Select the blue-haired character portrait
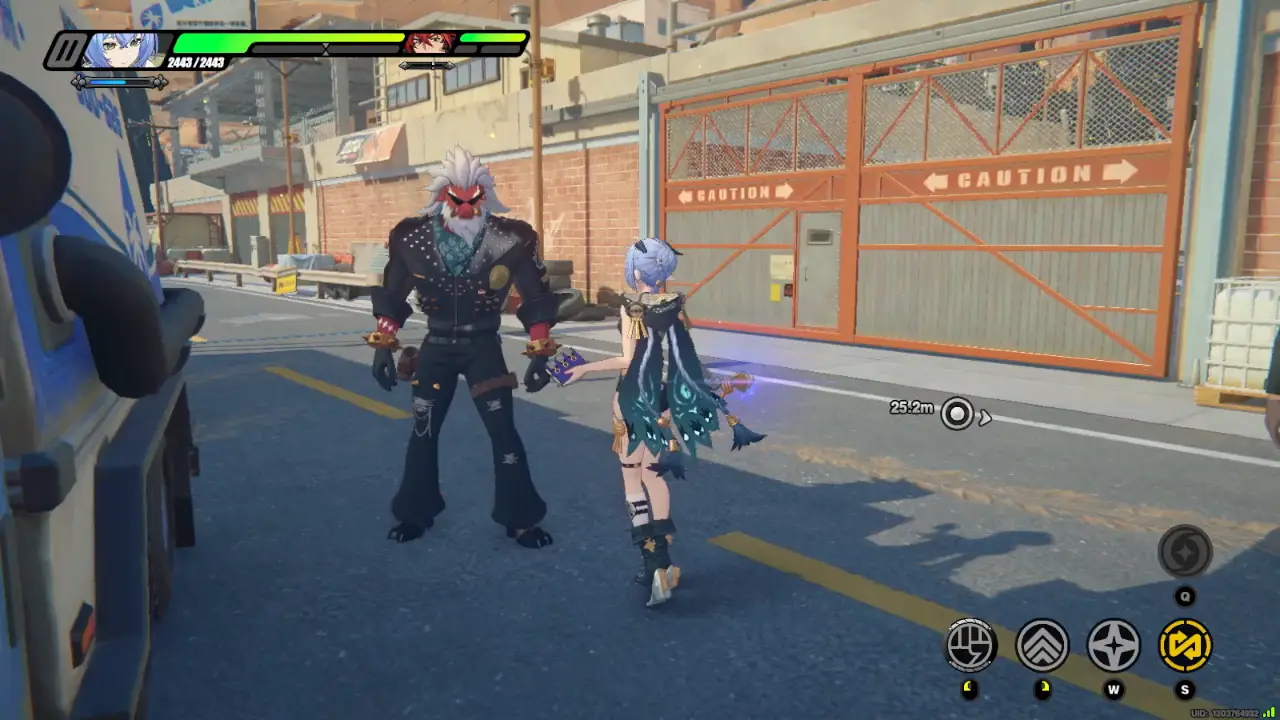The width and height of the screenshot is (1280, 720). point(120,48)
